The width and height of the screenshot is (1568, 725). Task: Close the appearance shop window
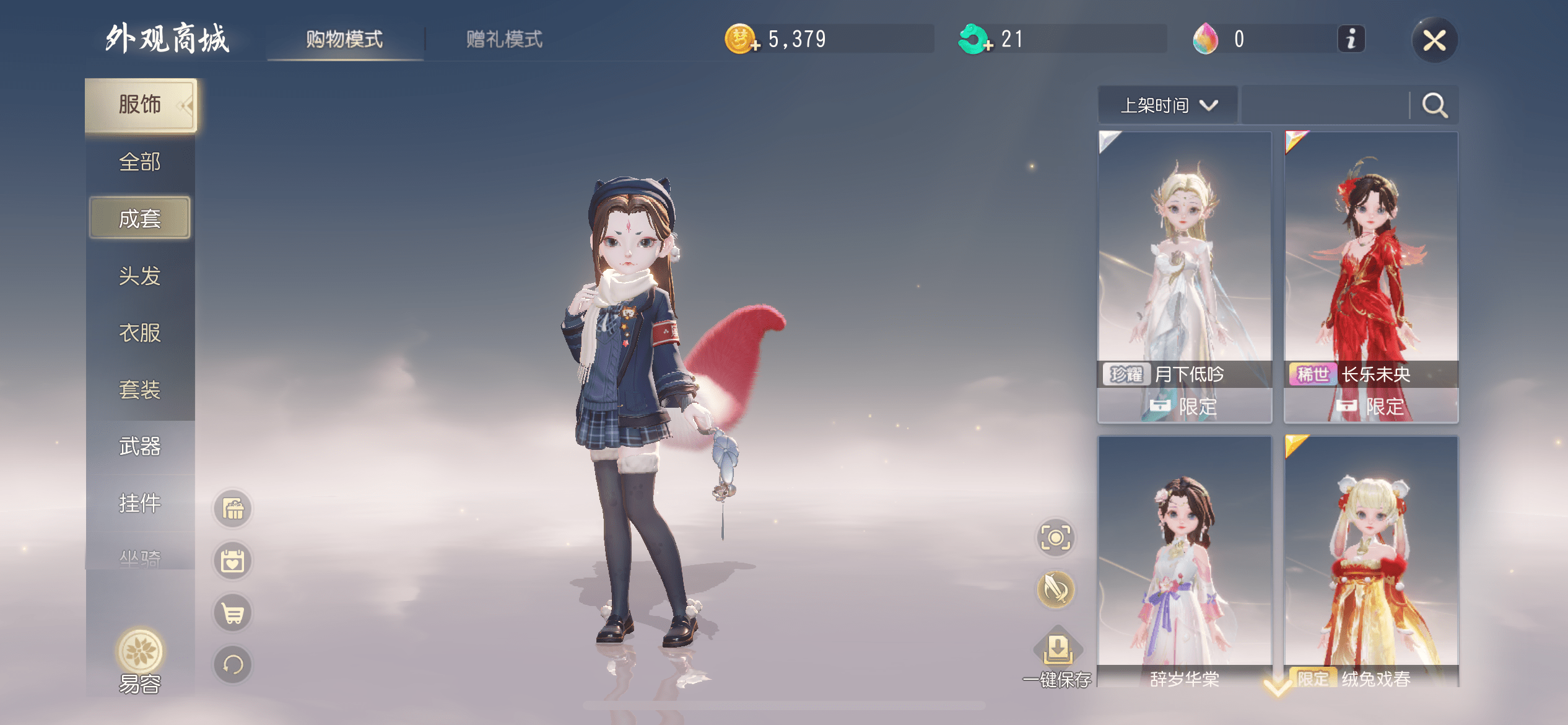pos(1434,41)
